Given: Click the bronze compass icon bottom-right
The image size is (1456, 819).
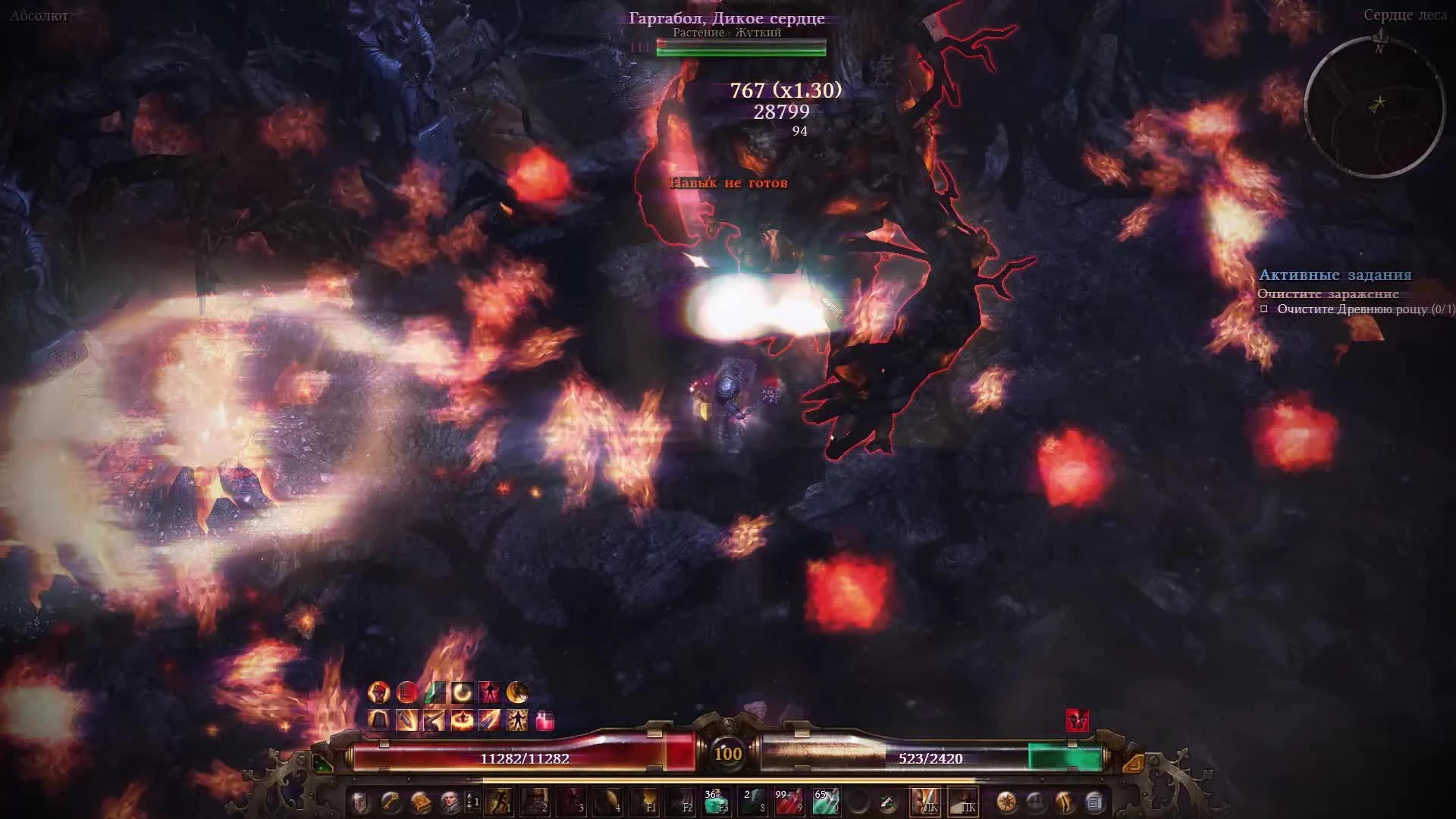Looking at the screenshot, I should click(x=1008, y=802).
